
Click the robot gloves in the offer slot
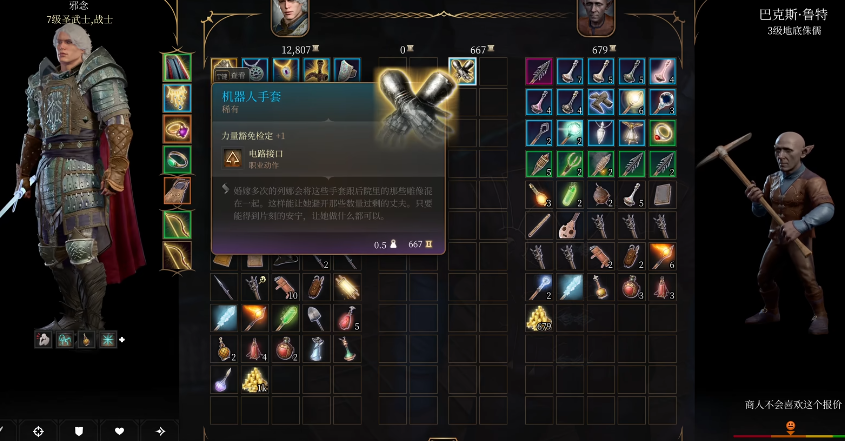coord(462,70)
